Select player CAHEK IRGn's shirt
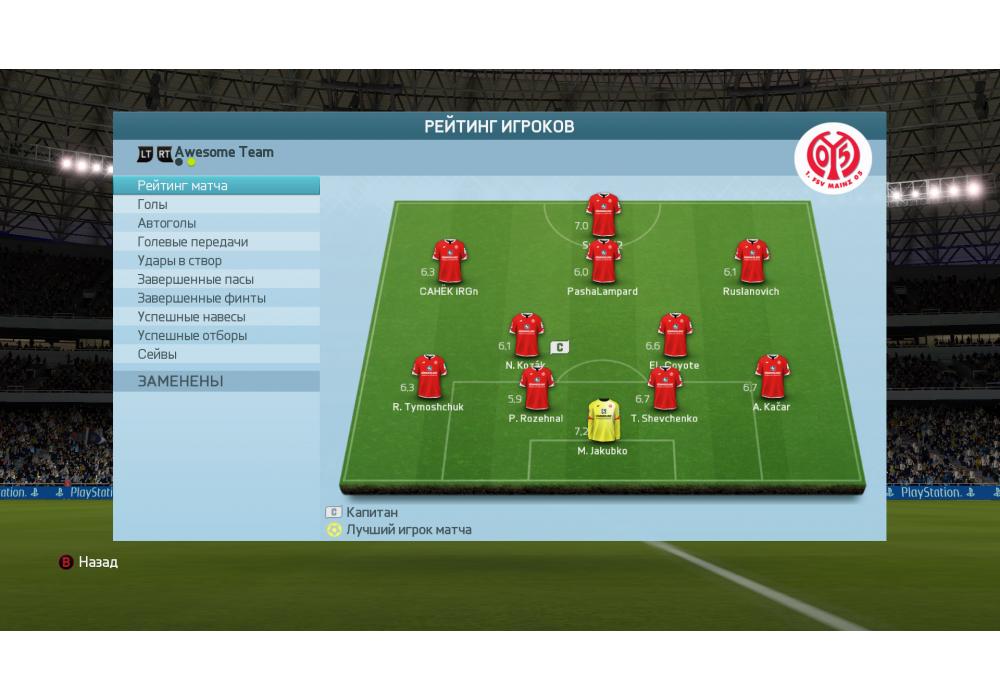Screen dimensions: 1000x700 [449, 262]
